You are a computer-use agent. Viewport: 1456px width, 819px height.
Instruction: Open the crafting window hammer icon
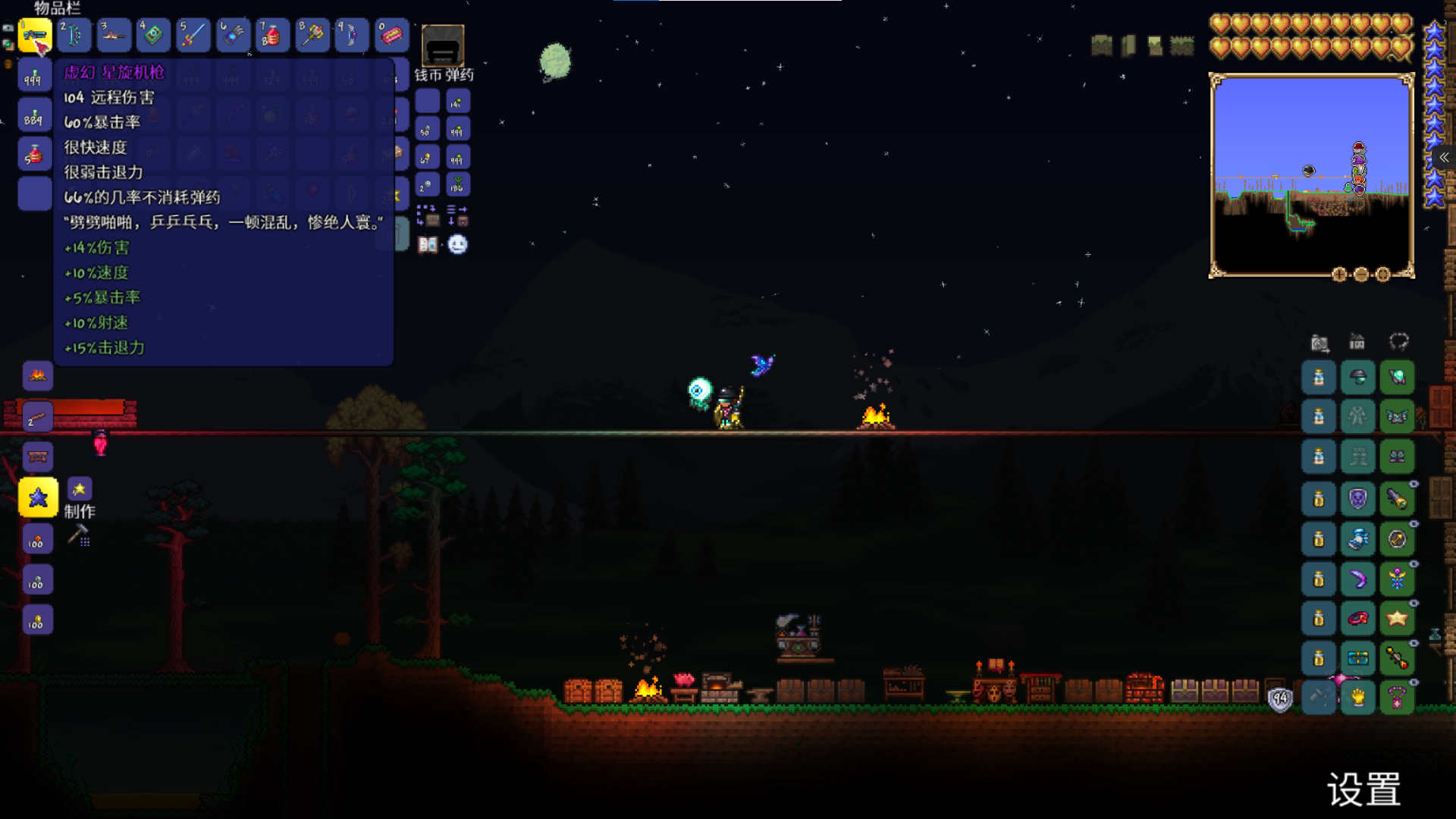coord(79,535)
